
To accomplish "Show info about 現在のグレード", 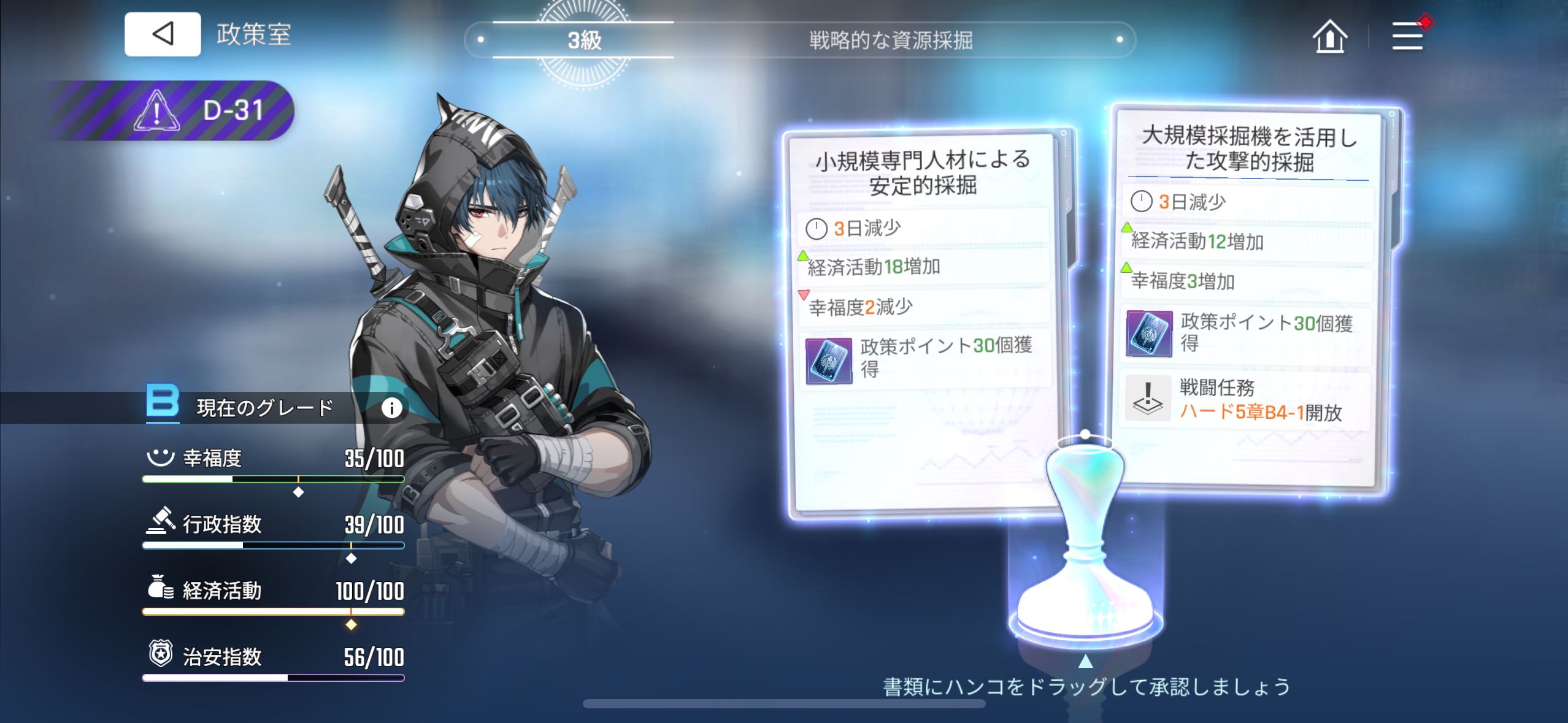I will point(391,408).
